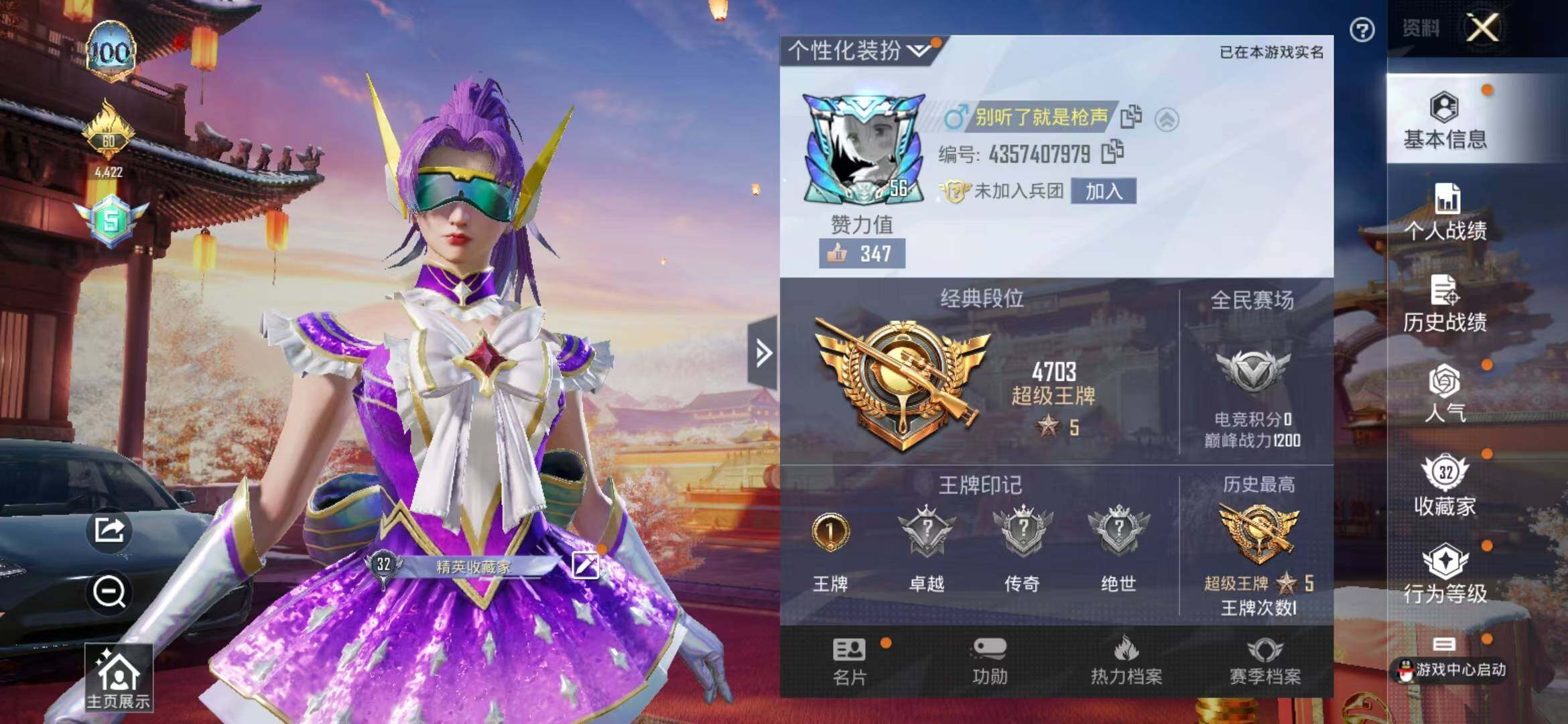Open the 人气 popularity tab
The image size is (1568, 724).
point(1445,394)
